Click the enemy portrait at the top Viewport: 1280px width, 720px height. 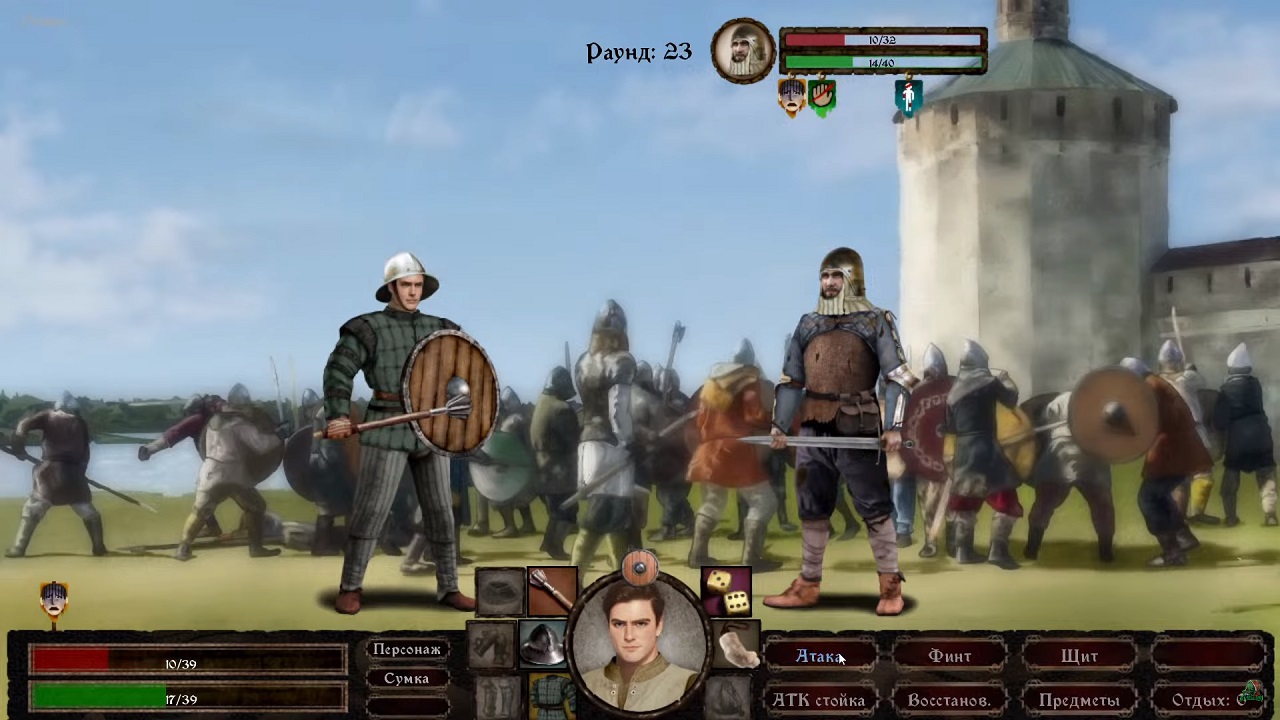[x=742, y=50]
